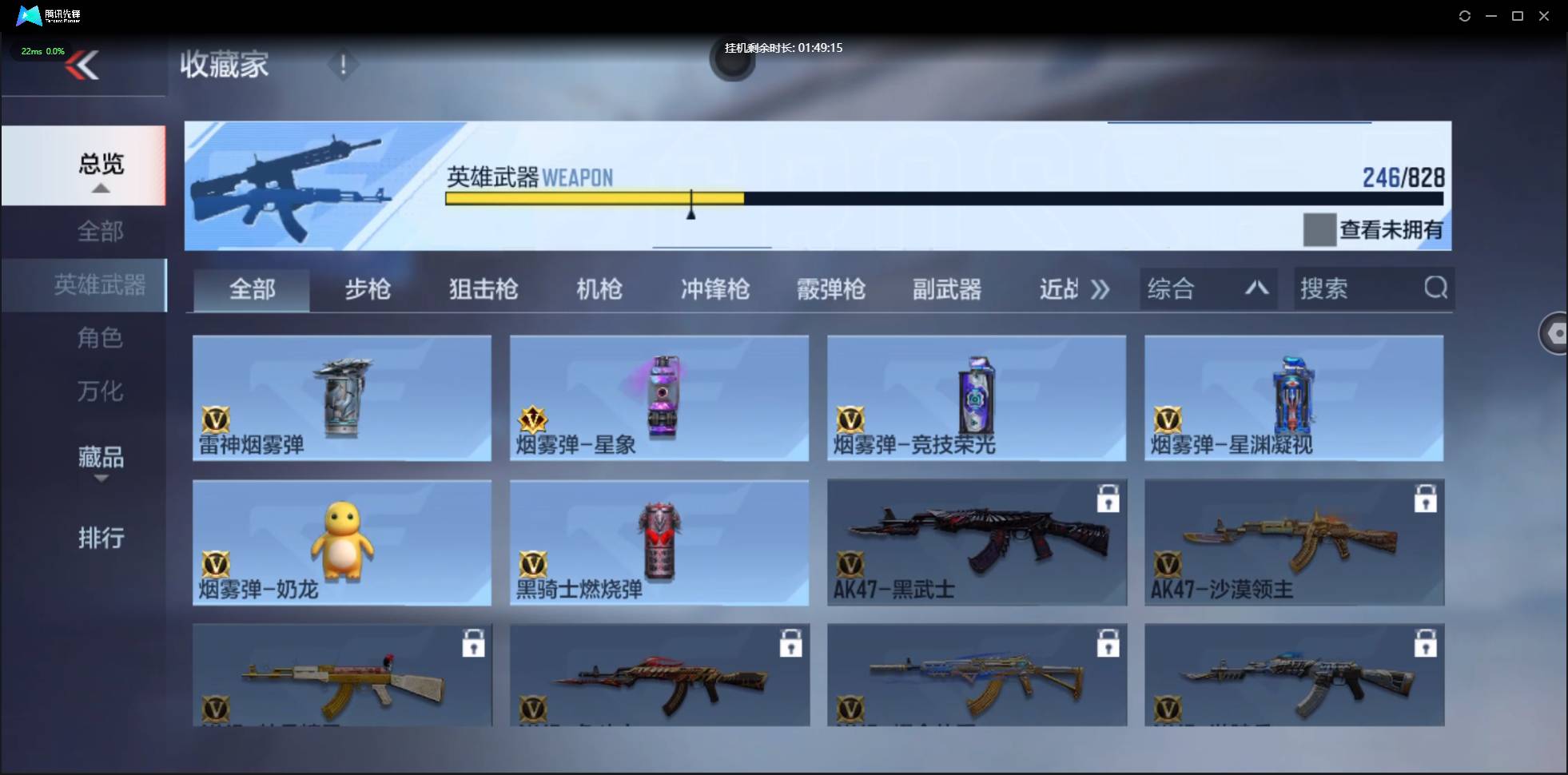The image size is (1568, 775).
Task: Collapse the 总览 section arrow
Action: [x=99, y=188]
